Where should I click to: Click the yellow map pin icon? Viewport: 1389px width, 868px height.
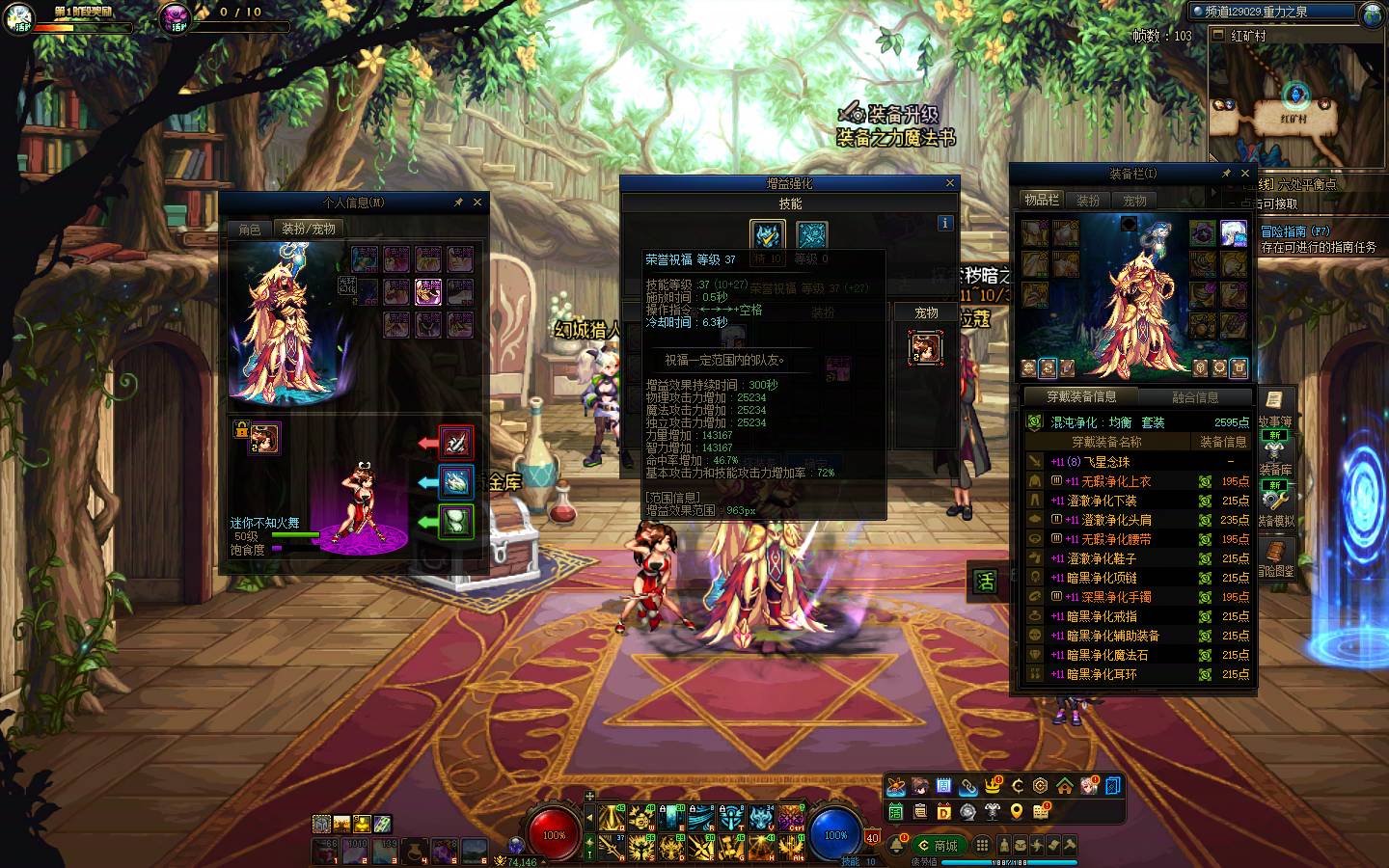coord(1016,812)
